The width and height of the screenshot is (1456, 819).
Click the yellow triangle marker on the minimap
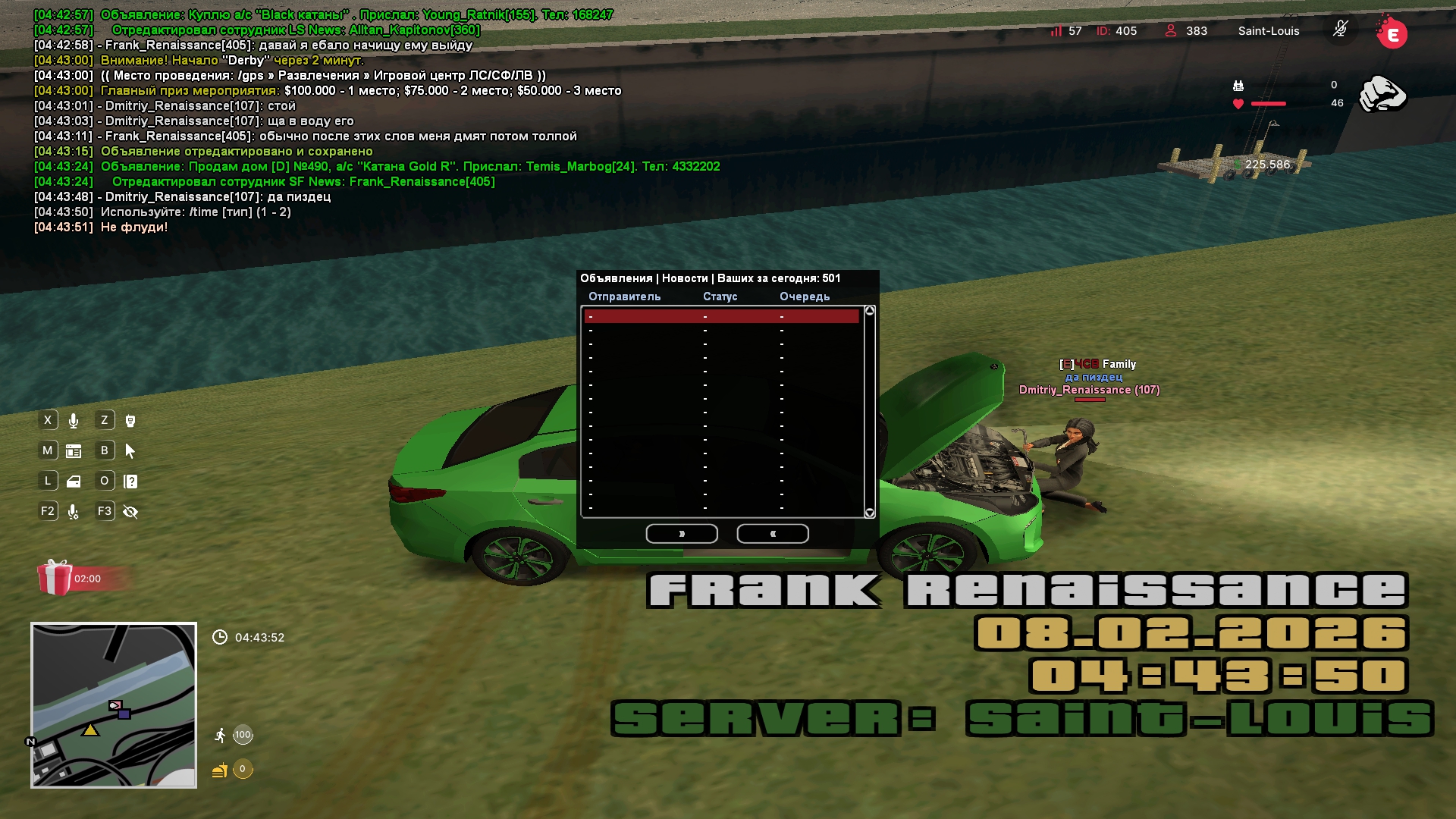tap(90, 730)
